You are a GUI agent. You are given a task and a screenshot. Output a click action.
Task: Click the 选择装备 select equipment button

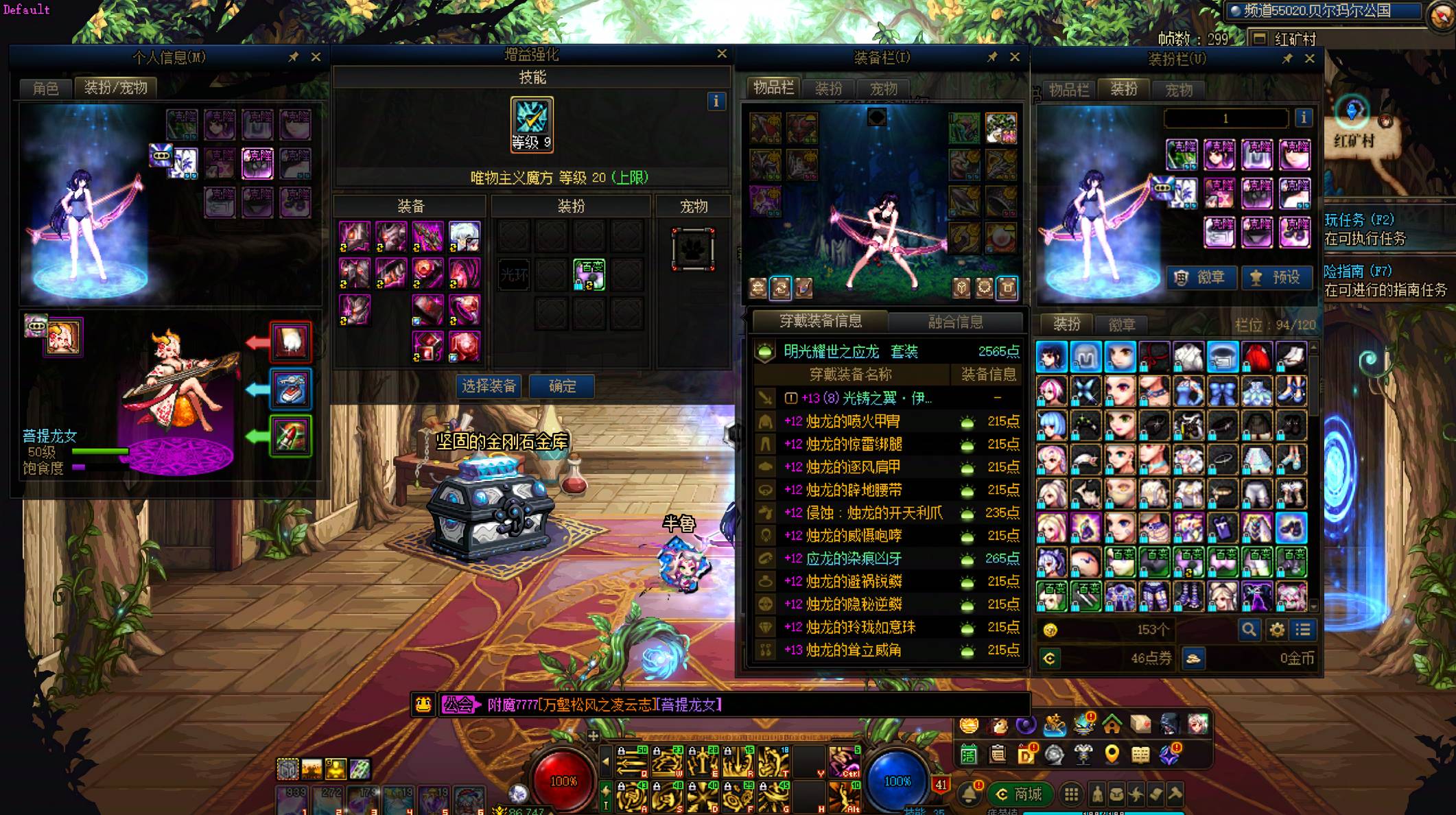[x=489, y=386]
